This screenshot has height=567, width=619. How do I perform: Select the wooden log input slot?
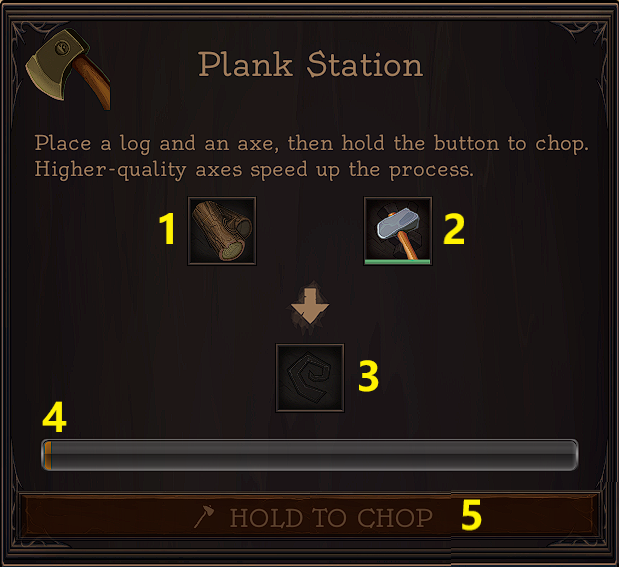coord(222,231)
